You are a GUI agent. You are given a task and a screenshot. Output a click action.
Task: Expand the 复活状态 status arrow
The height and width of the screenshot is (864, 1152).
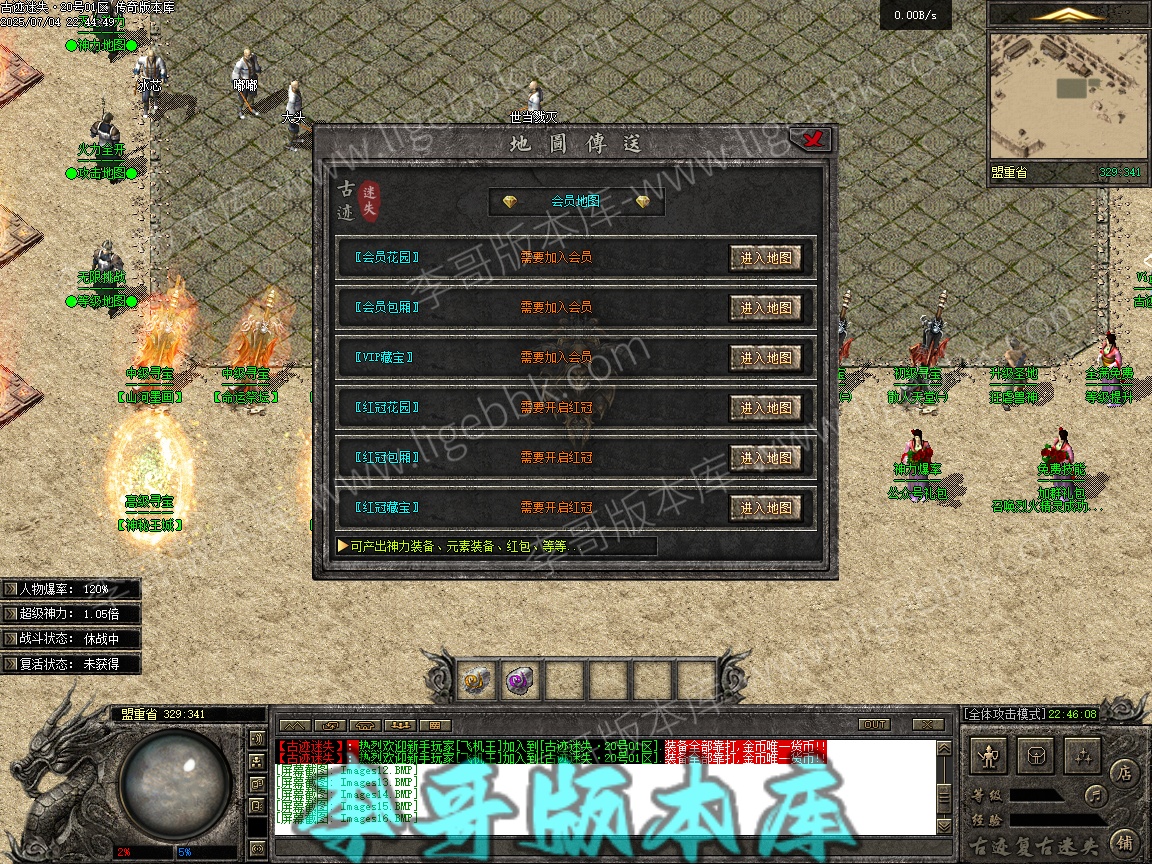[10, 664]
